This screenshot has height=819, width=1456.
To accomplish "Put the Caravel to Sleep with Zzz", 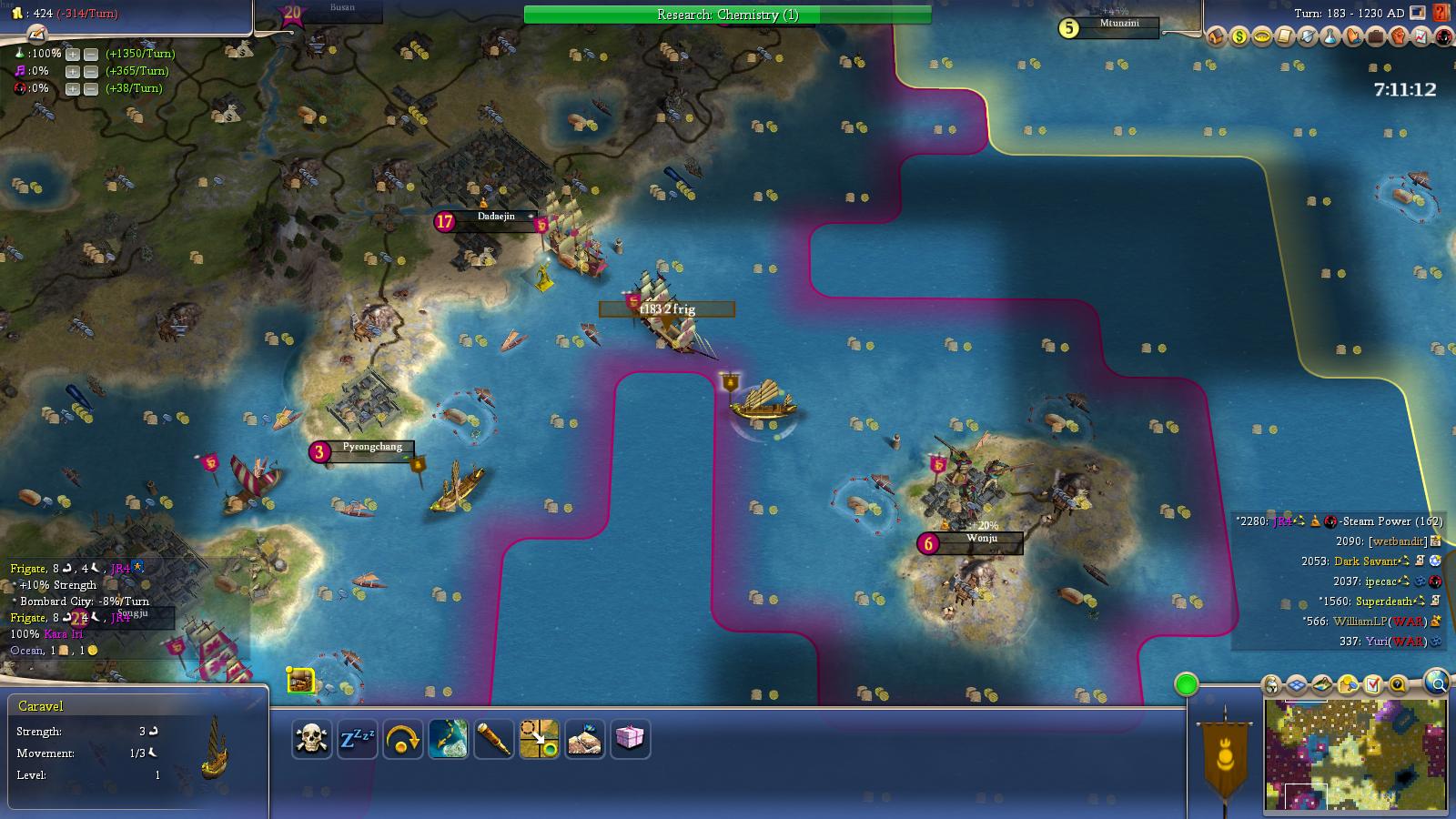I will tap(359, 740).
